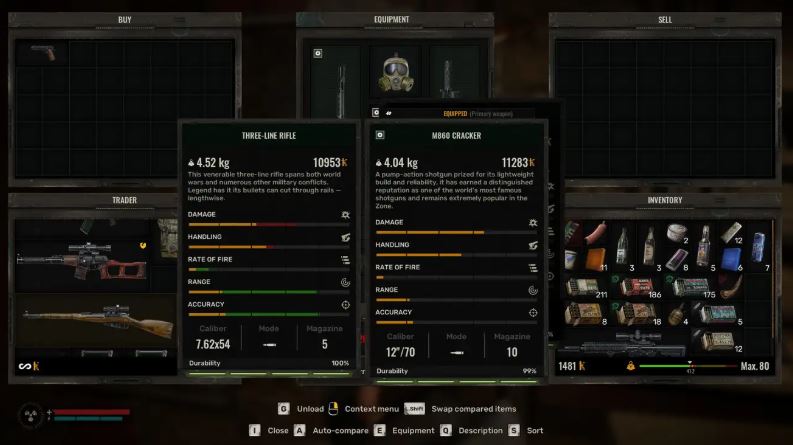Pick the ammo box with 8 rounds
Image resolution: width=793 pixels, height=445 pixels.
584,314
